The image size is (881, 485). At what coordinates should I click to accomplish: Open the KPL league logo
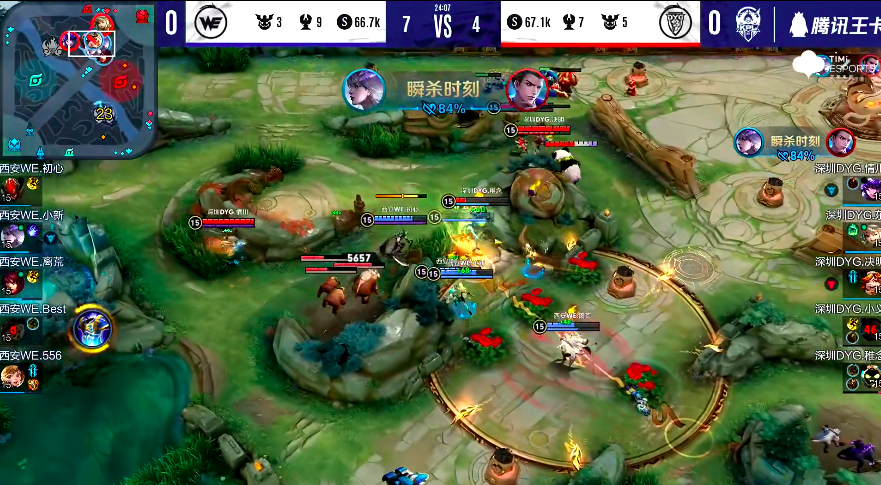coord(748,22)
